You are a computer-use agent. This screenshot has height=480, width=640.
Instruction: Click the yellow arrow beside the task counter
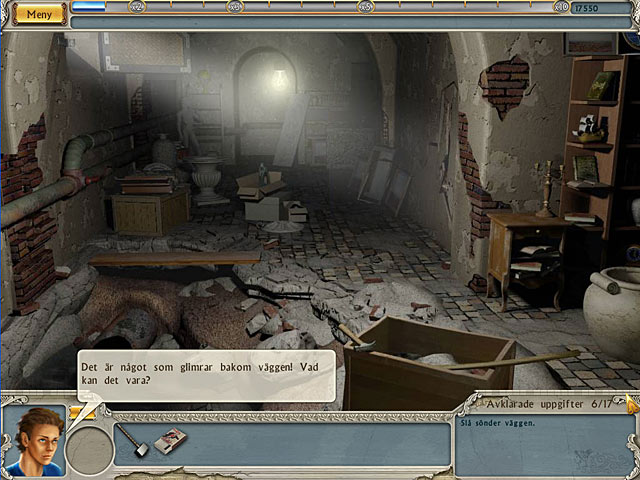[x=631, y=404]
